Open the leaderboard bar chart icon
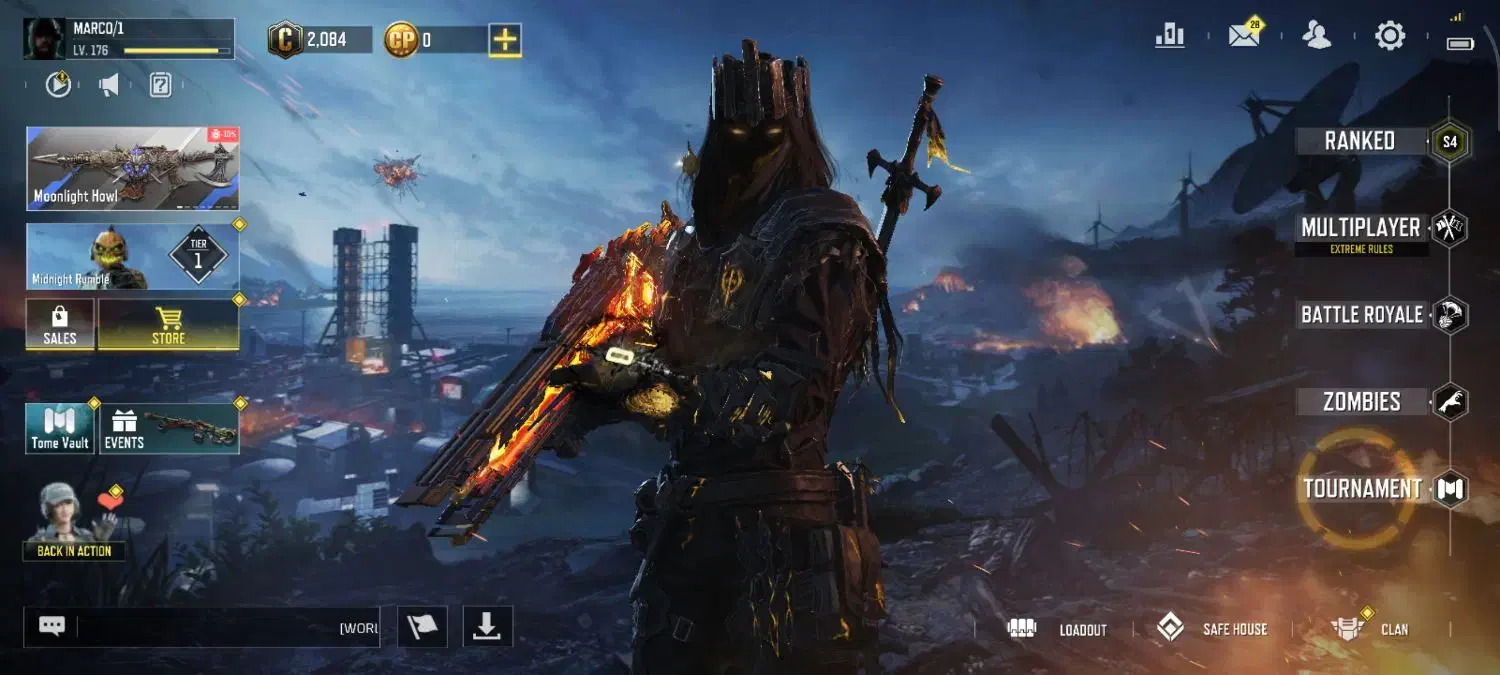The height and width of the screenshot is (675, 1500). point(1170,36)
